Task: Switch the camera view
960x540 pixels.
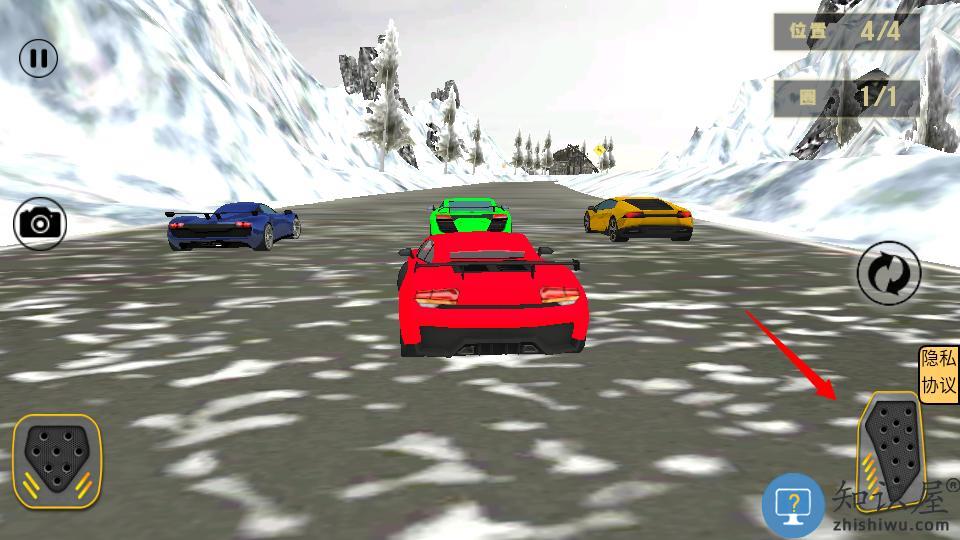Action: point(39,223)
